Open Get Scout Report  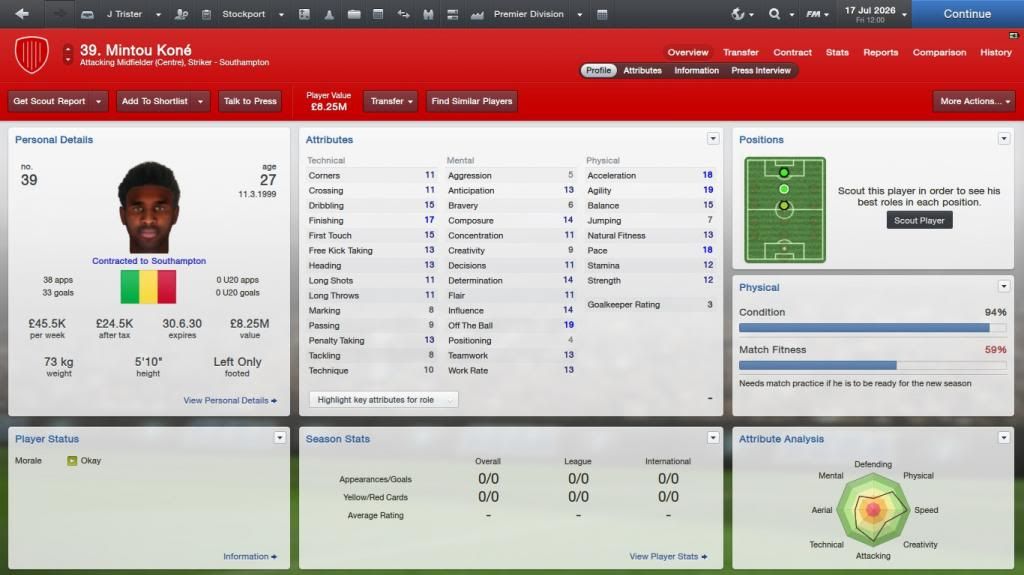pos(49,101)
